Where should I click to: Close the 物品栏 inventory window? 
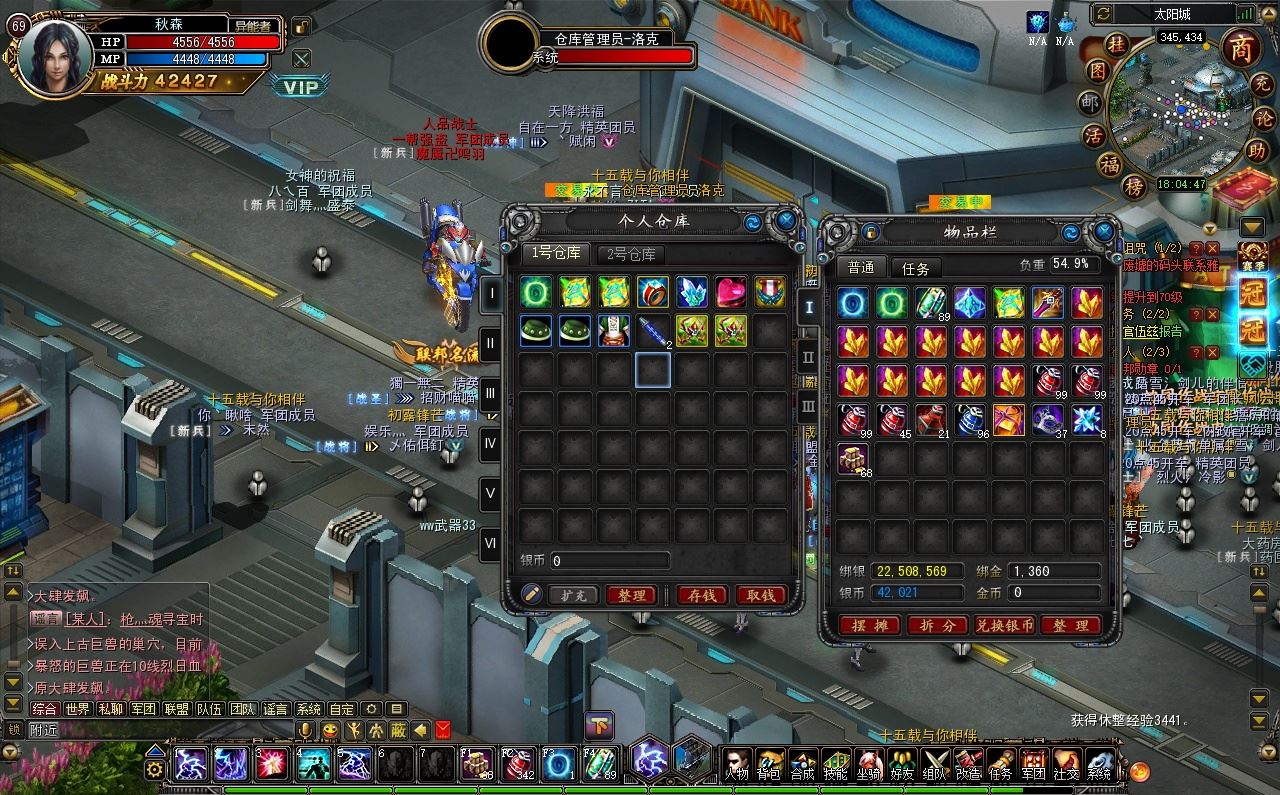[1104, 232]
